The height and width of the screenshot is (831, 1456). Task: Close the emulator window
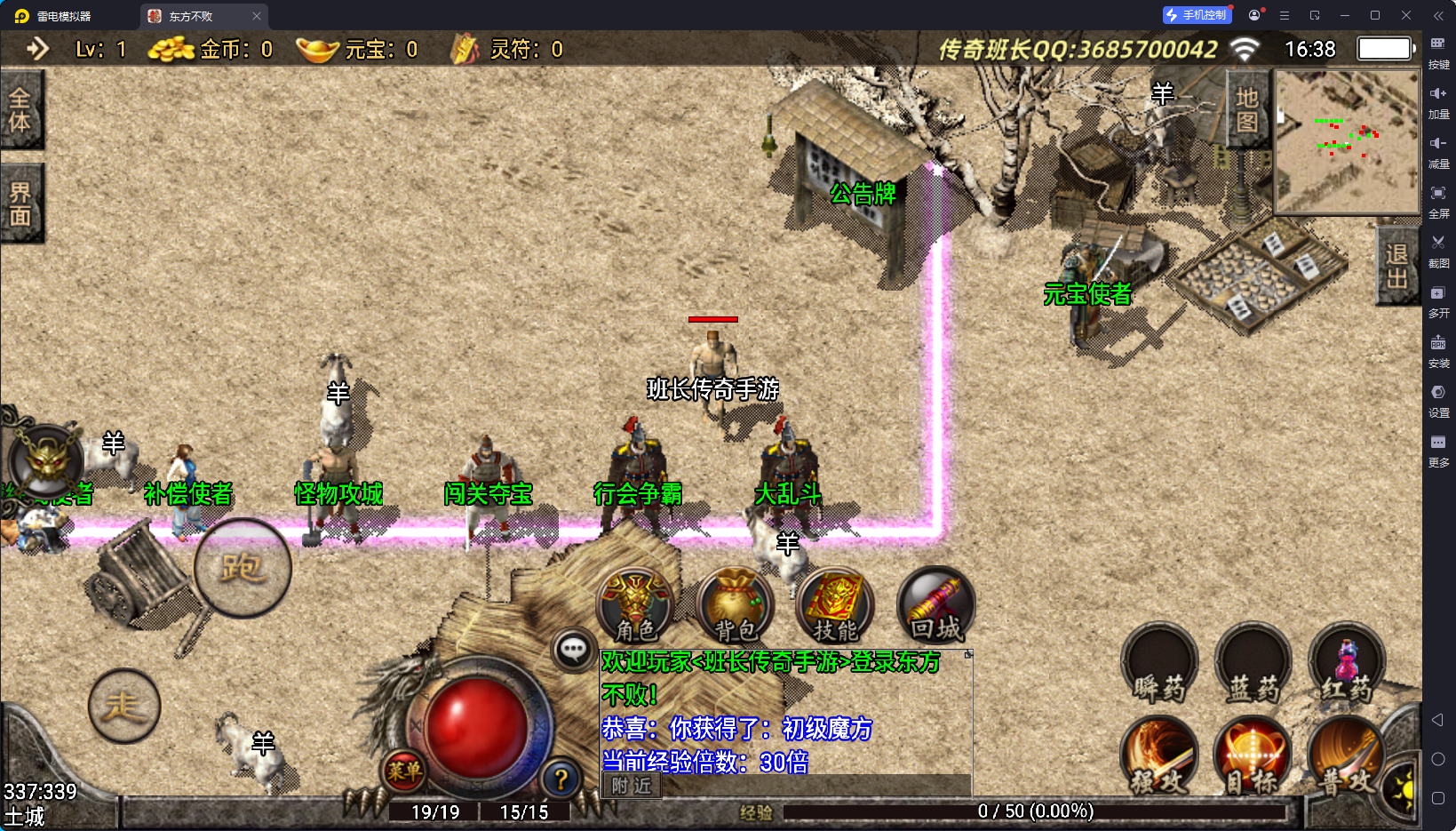pos(1406,15)
